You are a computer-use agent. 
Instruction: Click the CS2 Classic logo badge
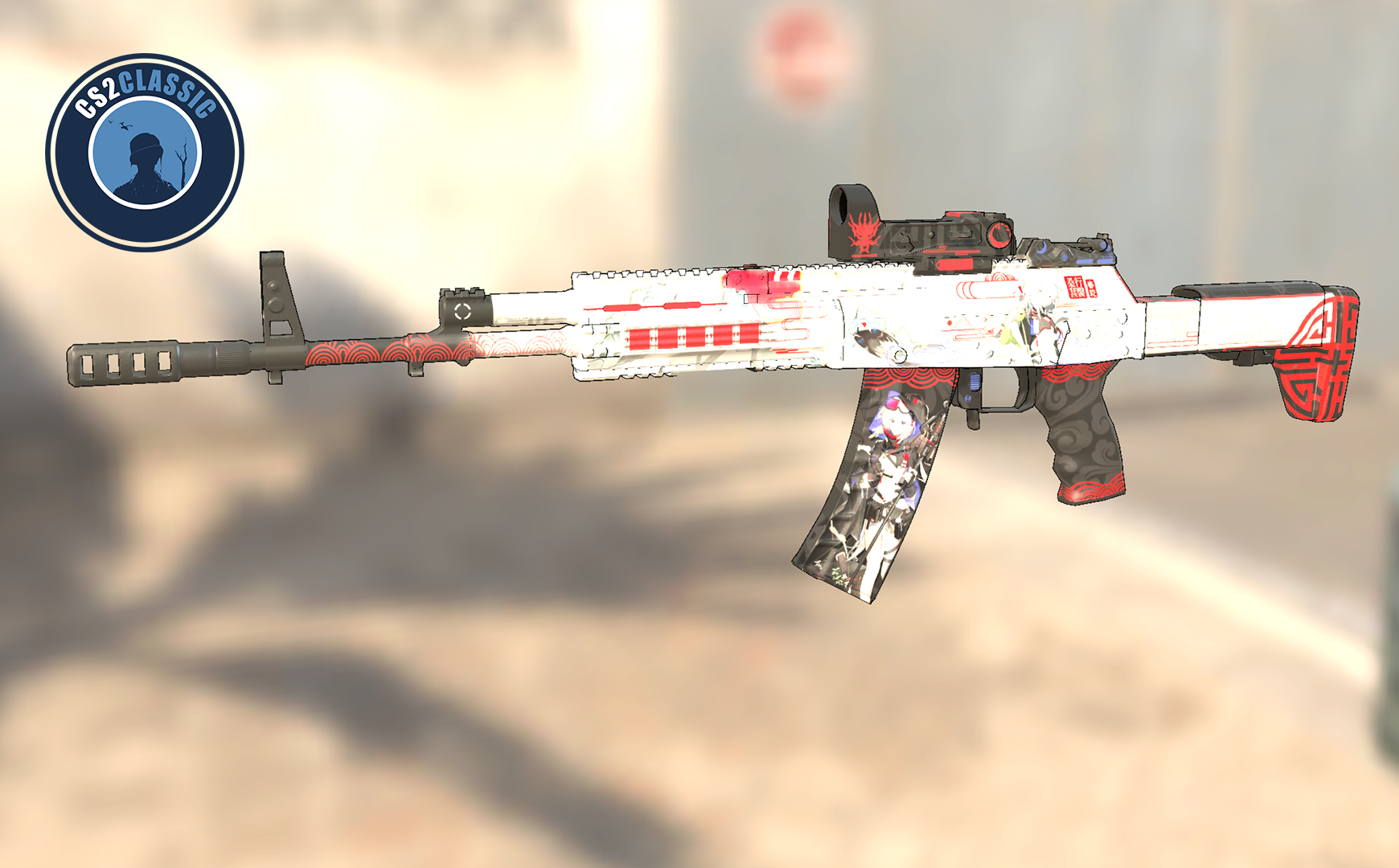click(x=145, y=153)
